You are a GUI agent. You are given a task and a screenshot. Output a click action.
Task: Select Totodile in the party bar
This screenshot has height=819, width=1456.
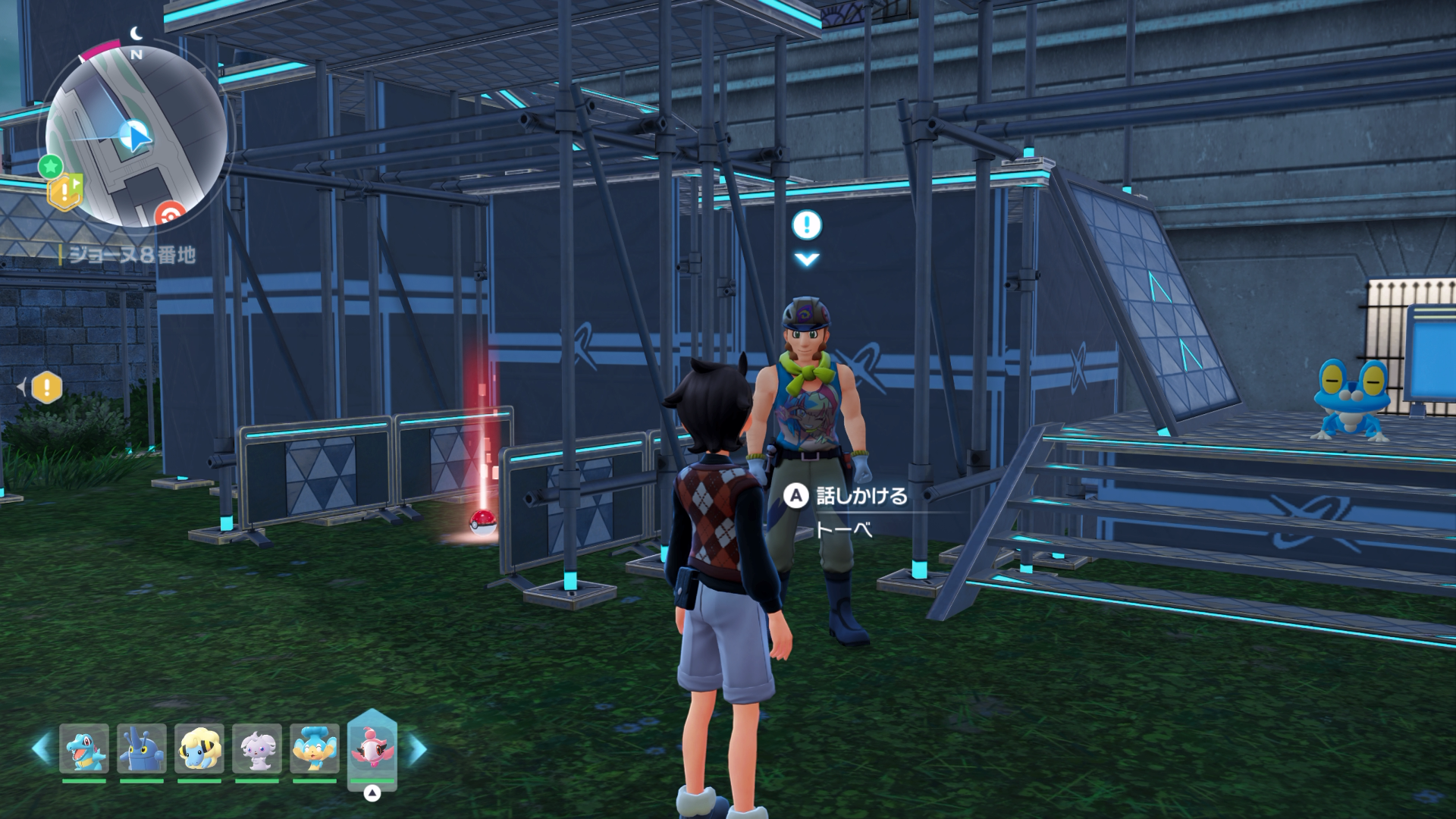click(x=84, y=748)
